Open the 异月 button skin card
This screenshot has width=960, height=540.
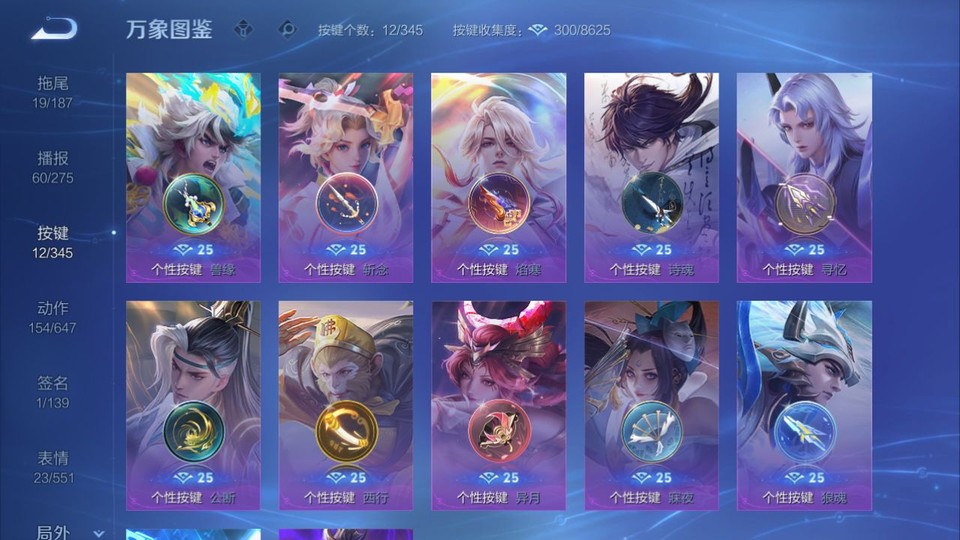point(498,405)
